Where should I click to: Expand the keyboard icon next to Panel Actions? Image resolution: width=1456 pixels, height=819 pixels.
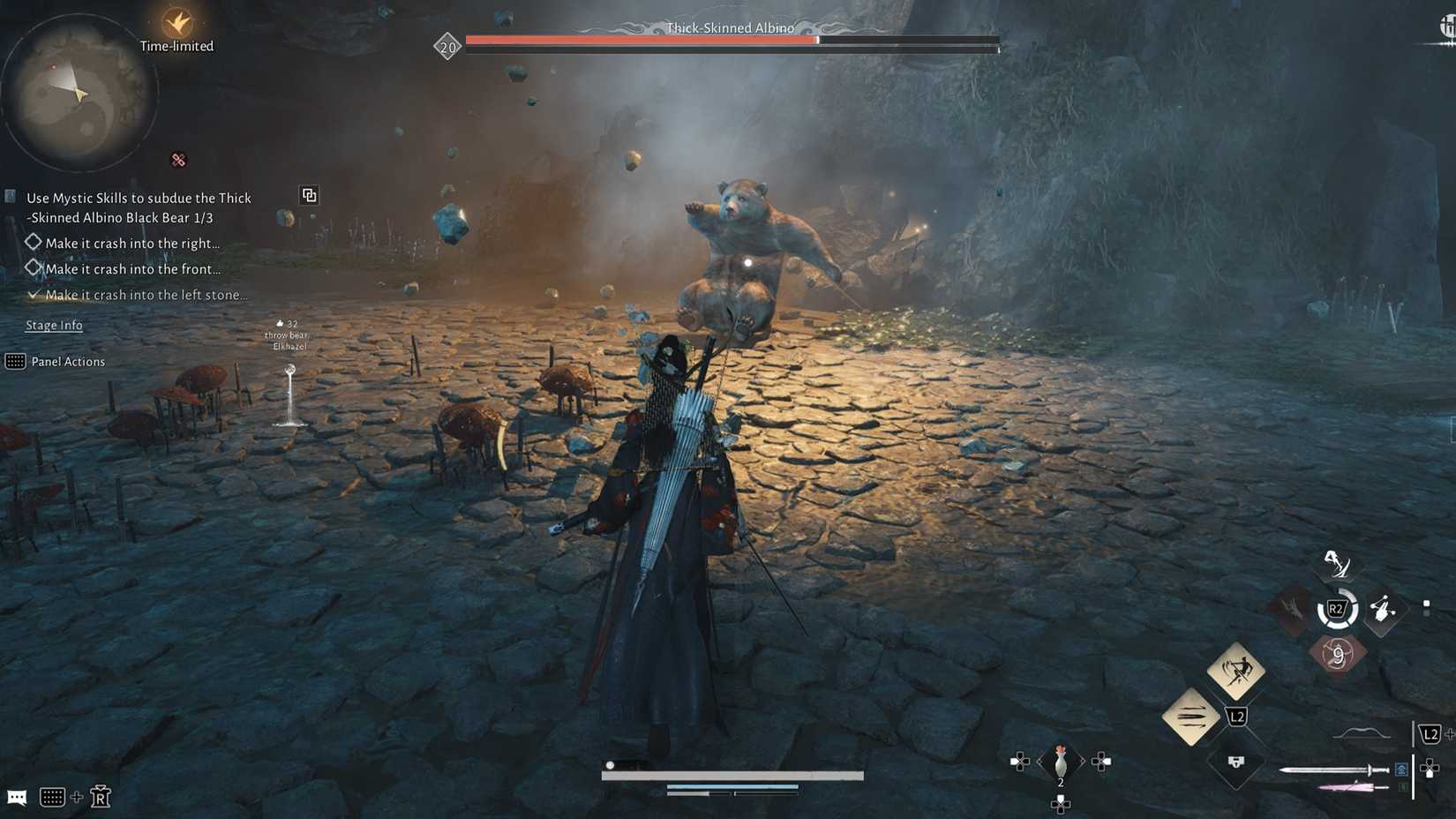(15, 363)
